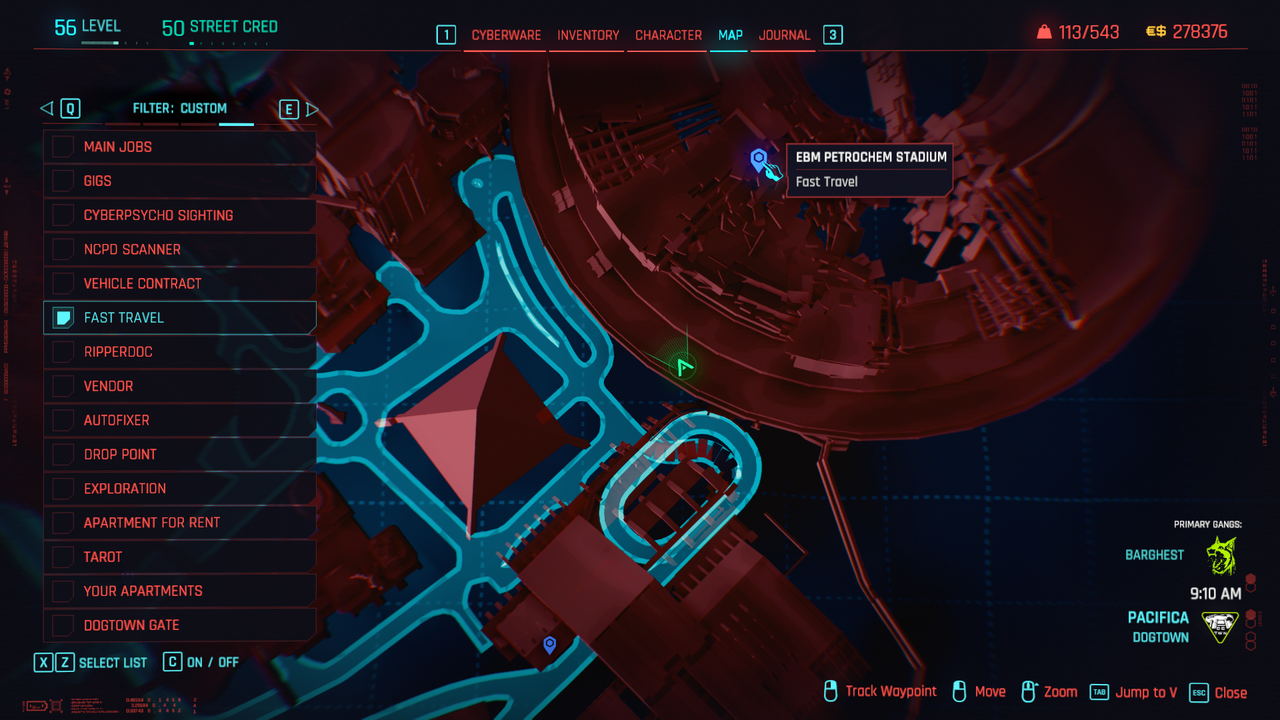Switch to the Inventory tab
This screenshot has height=720, width=1280.
point(588,35)
